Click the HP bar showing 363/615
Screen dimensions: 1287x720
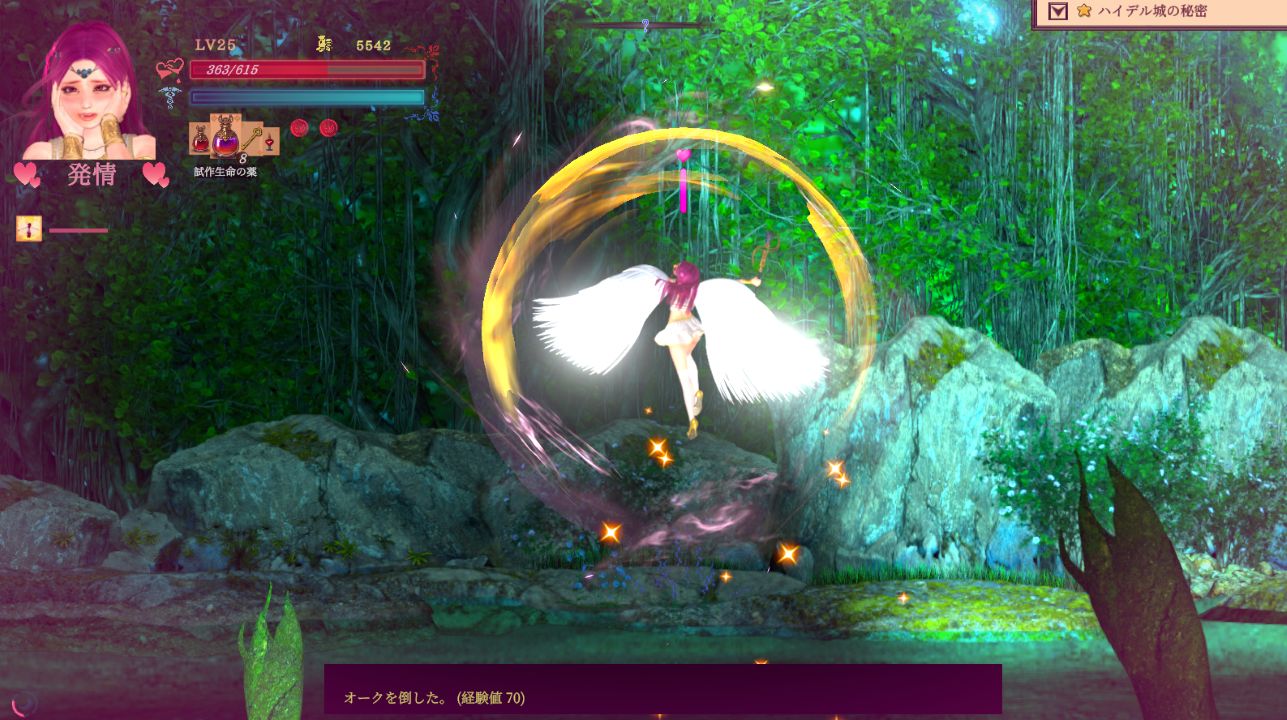coord(300,70)
